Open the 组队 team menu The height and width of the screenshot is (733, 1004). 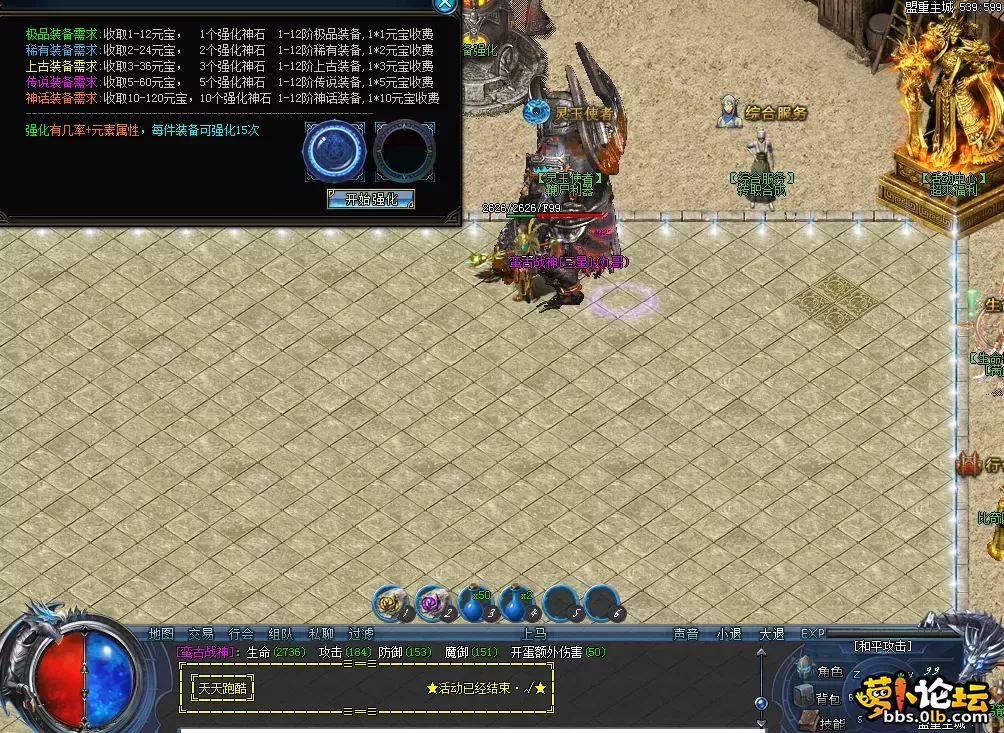coord(281,633)
